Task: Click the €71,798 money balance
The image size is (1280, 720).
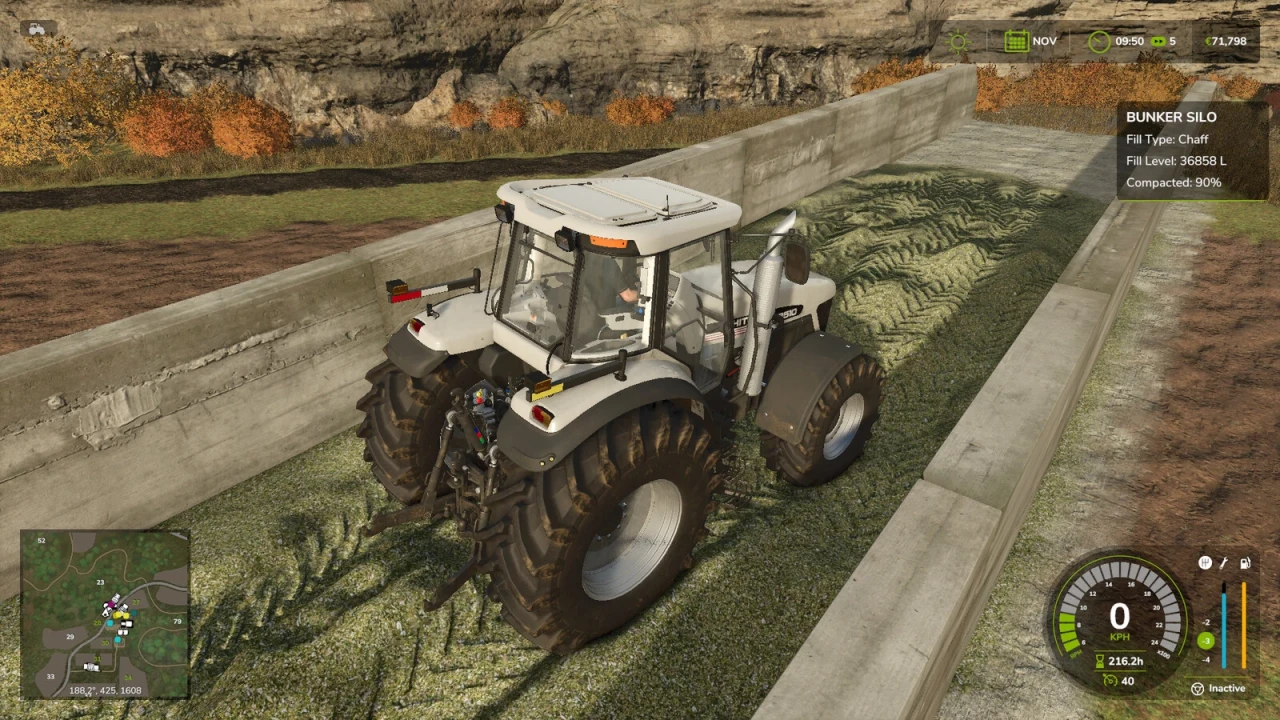Action: [x=1225, y=41]
